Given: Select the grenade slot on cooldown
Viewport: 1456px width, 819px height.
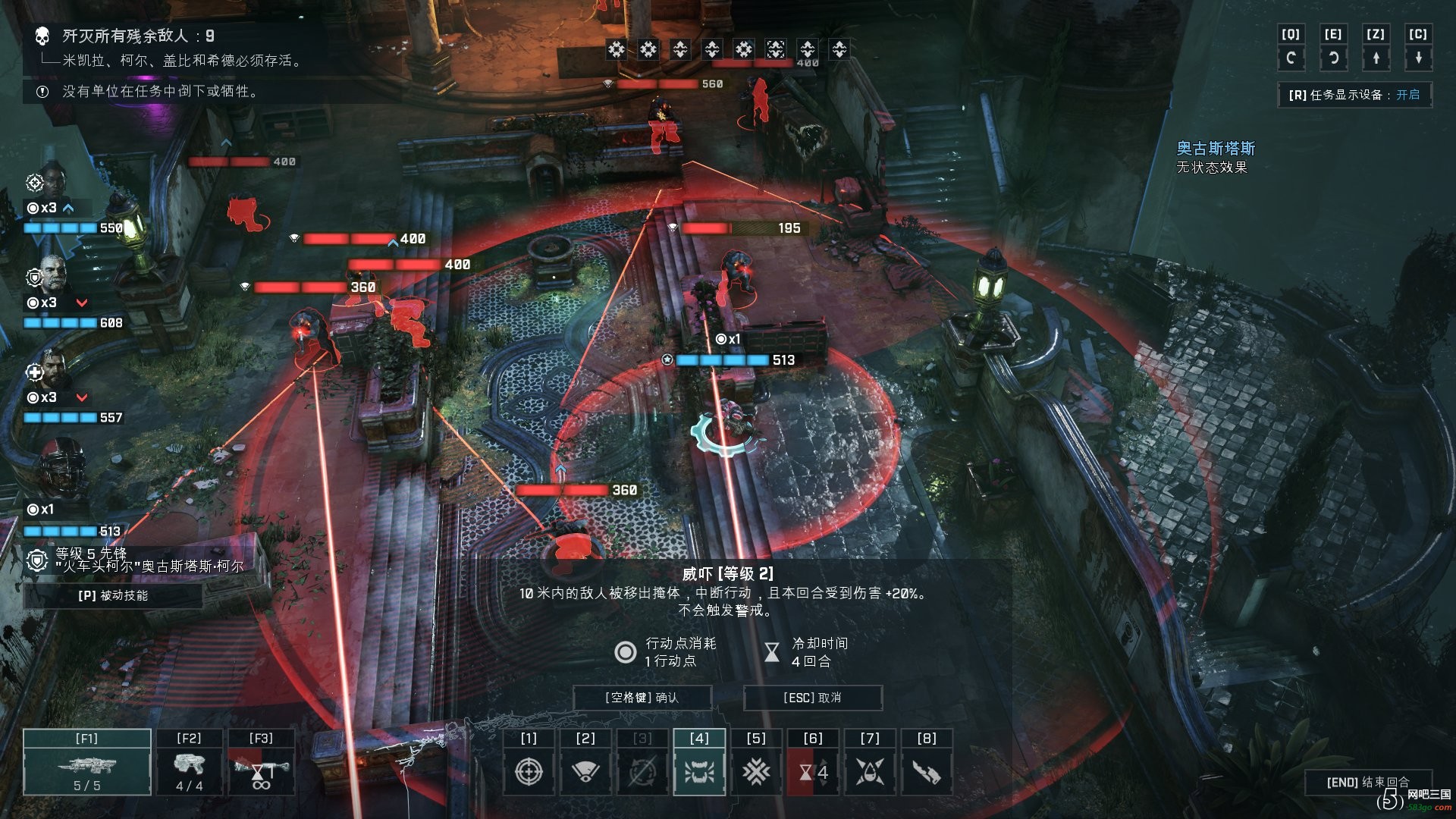Looking at the screenshot, I should pos(261,762).
